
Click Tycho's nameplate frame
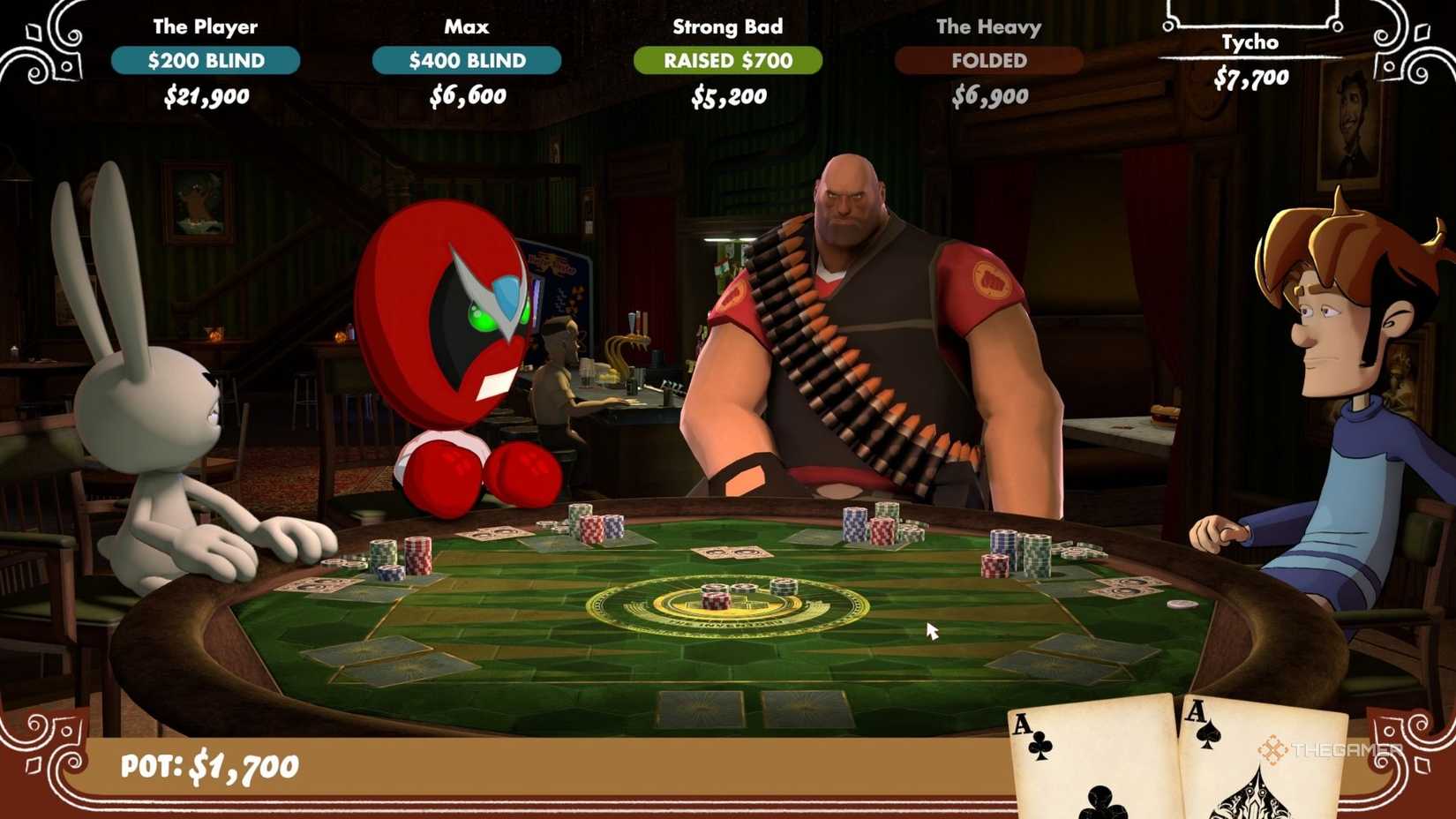click(1251, 18)
